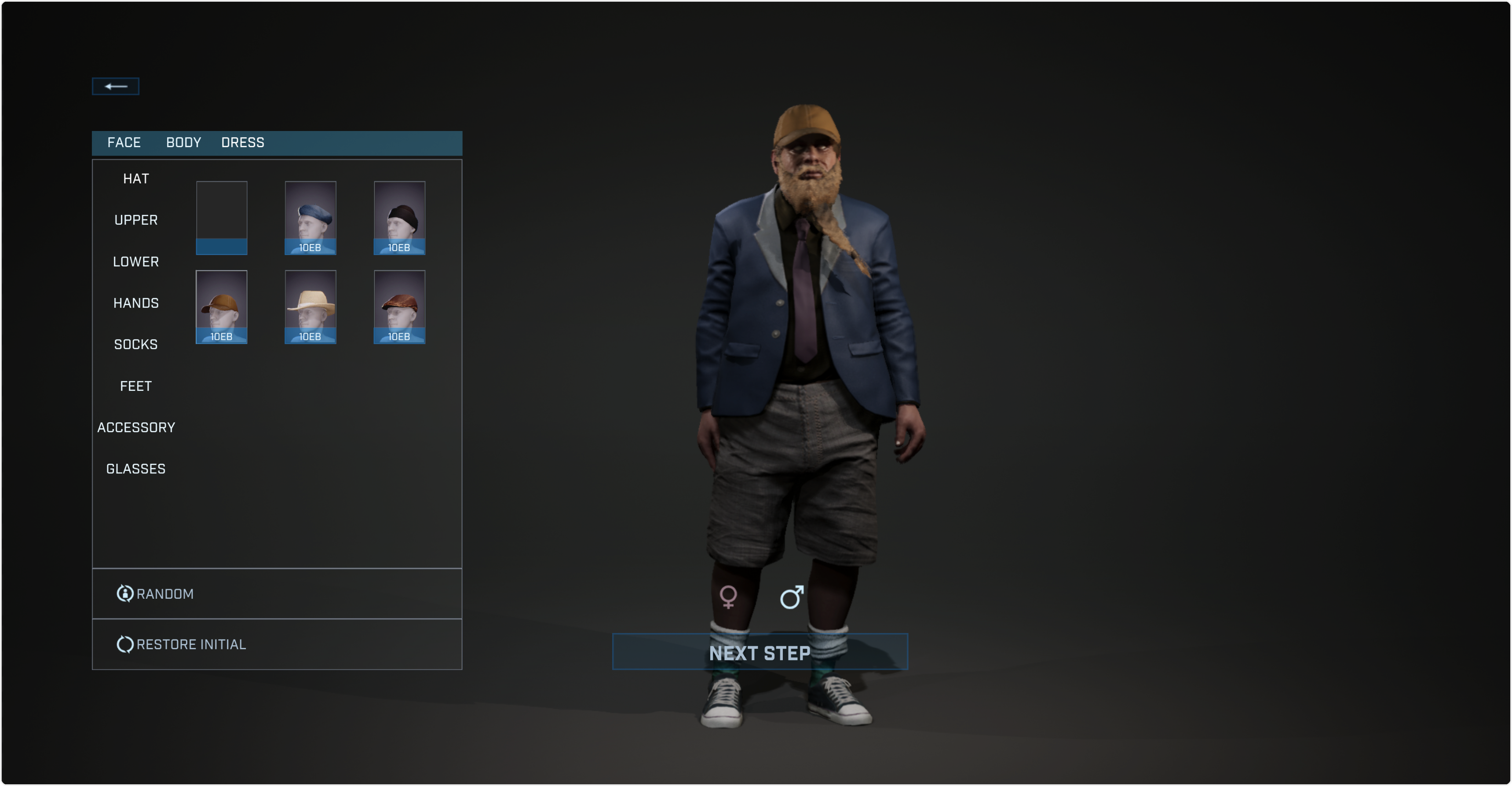The image size is (1512, 786).
Task: Choose the black beanie hat
Action: pyautogui.click(x=399, y=218)
